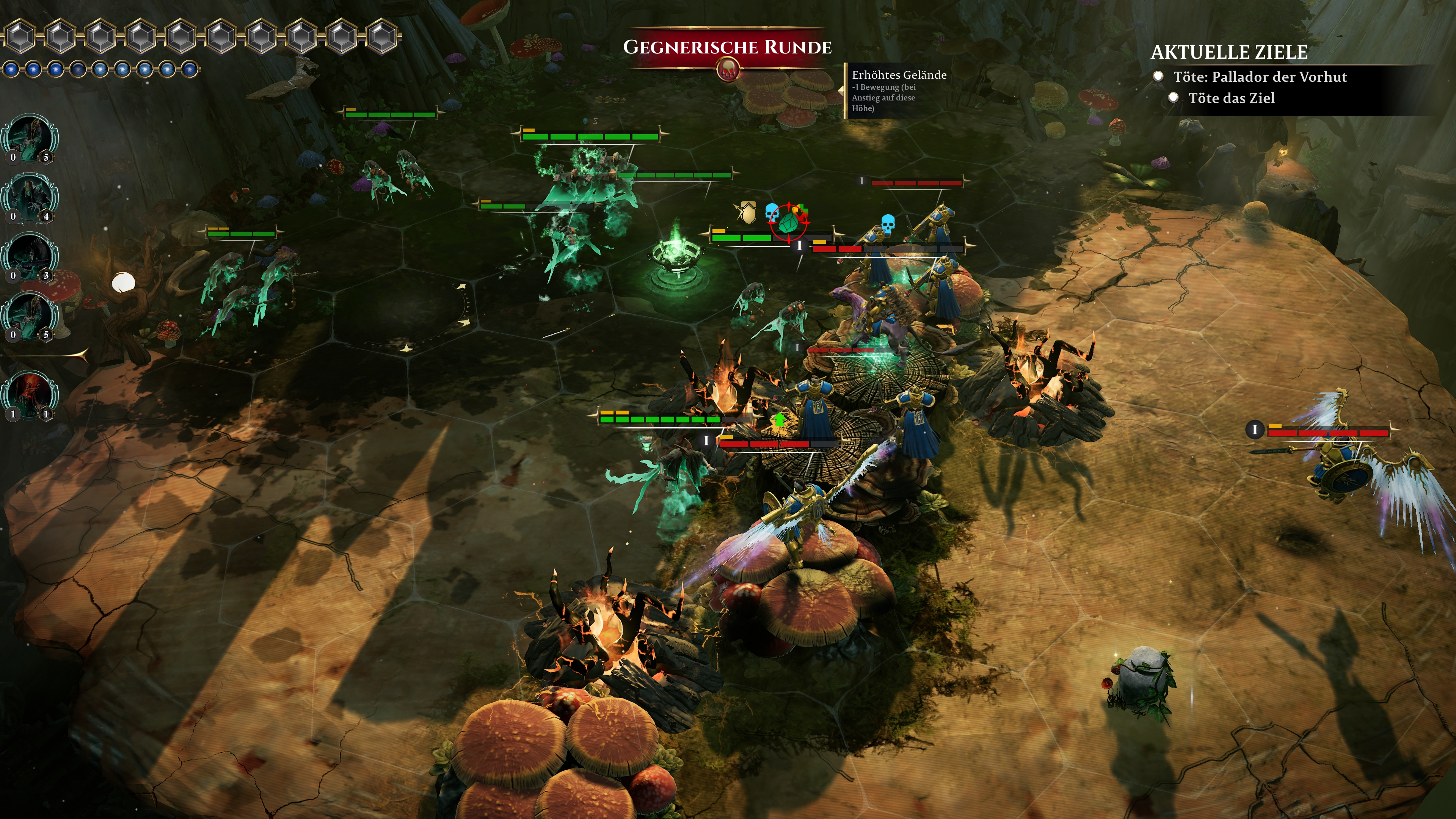Click the Gegnerische Runde turn banner

(727, 47)
